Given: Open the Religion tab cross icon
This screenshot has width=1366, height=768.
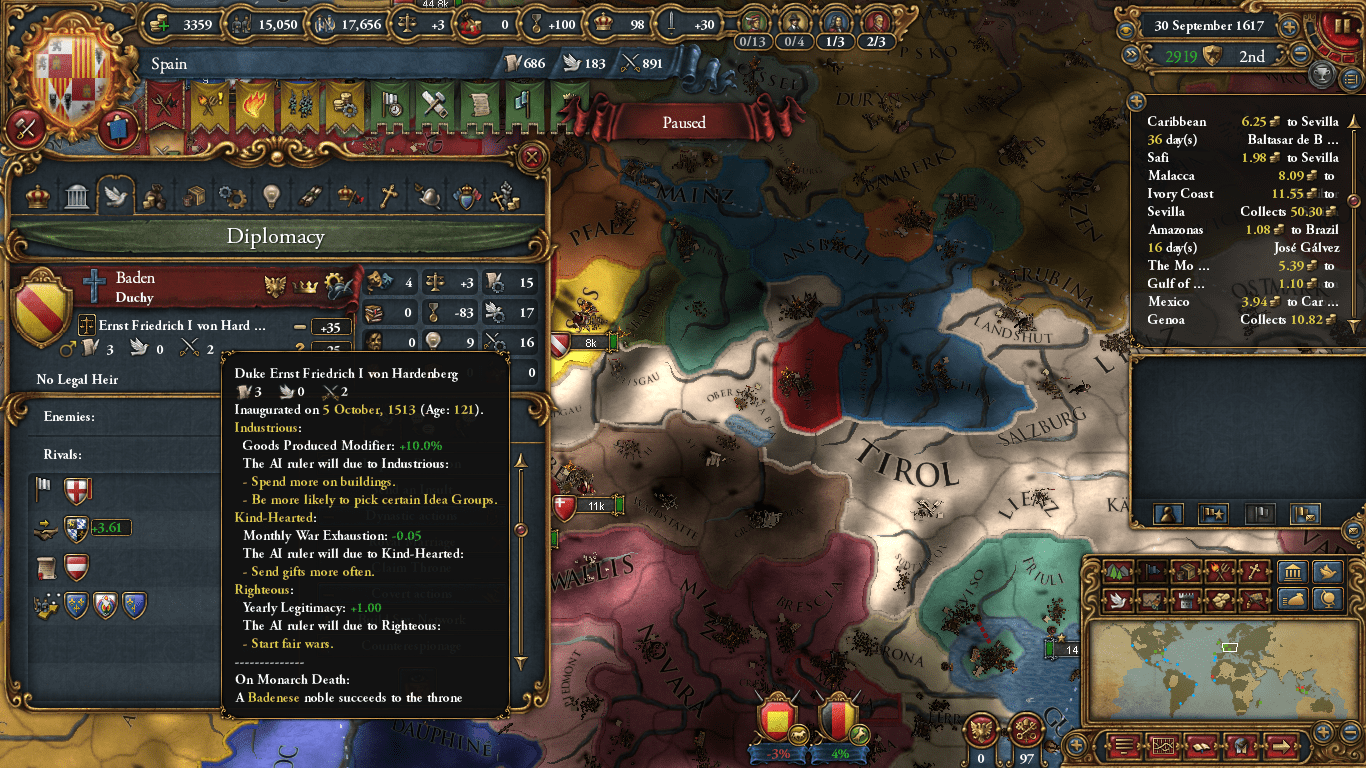Looking at the screenshot, I should (387, 196).
